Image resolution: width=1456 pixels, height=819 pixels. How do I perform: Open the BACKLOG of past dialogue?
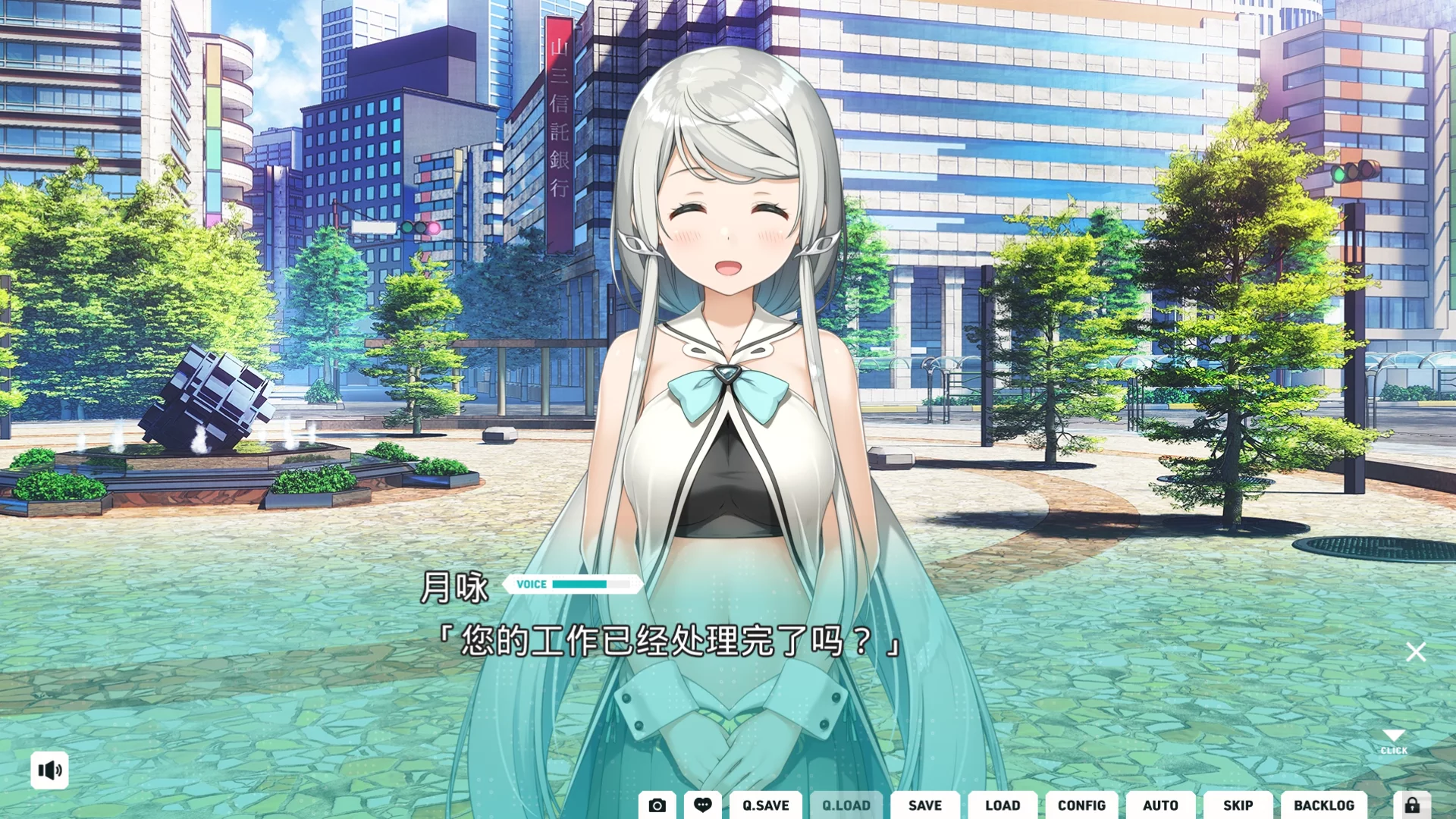(1324, 806)
